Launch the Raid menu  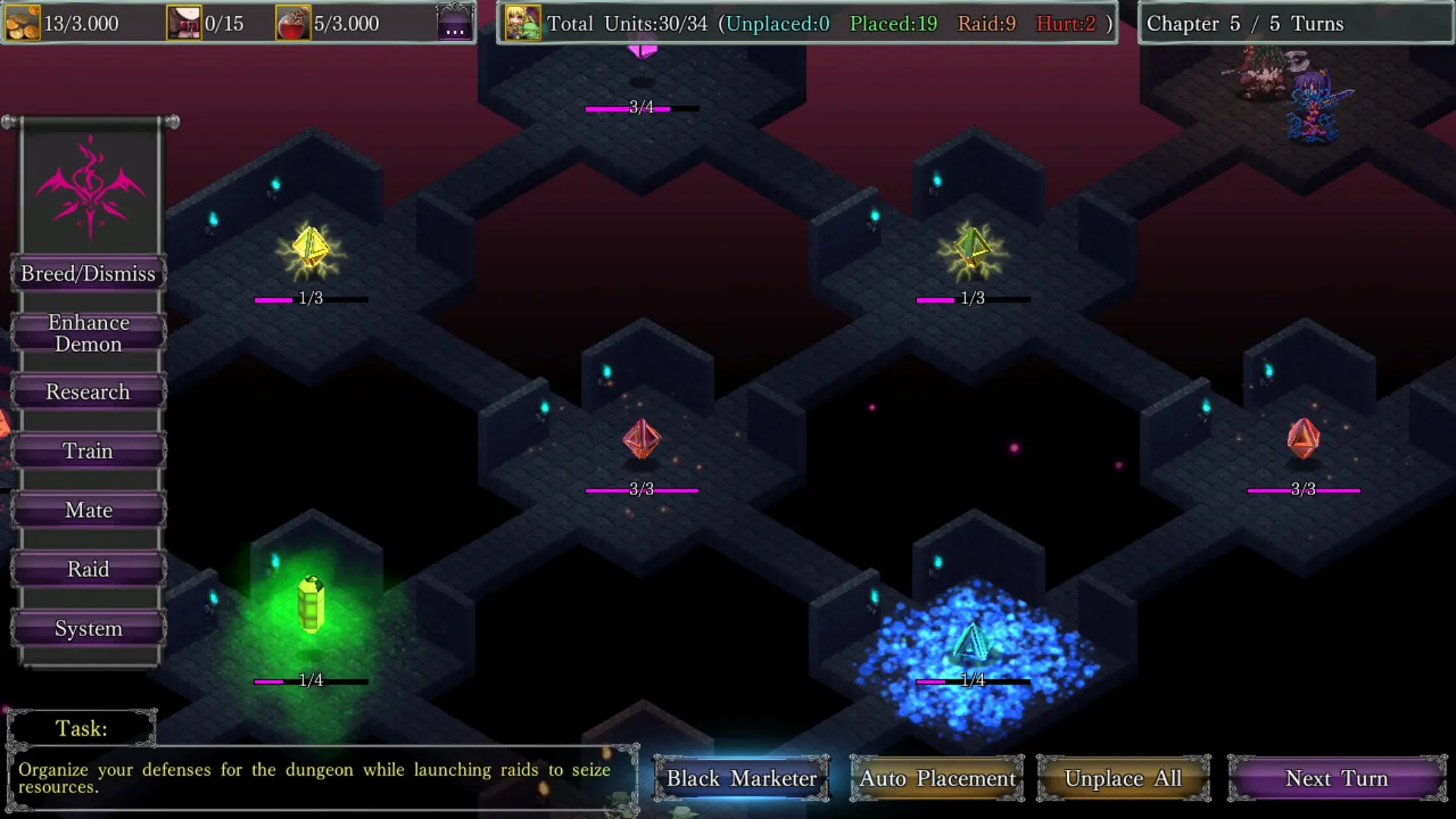pos(88,570)
